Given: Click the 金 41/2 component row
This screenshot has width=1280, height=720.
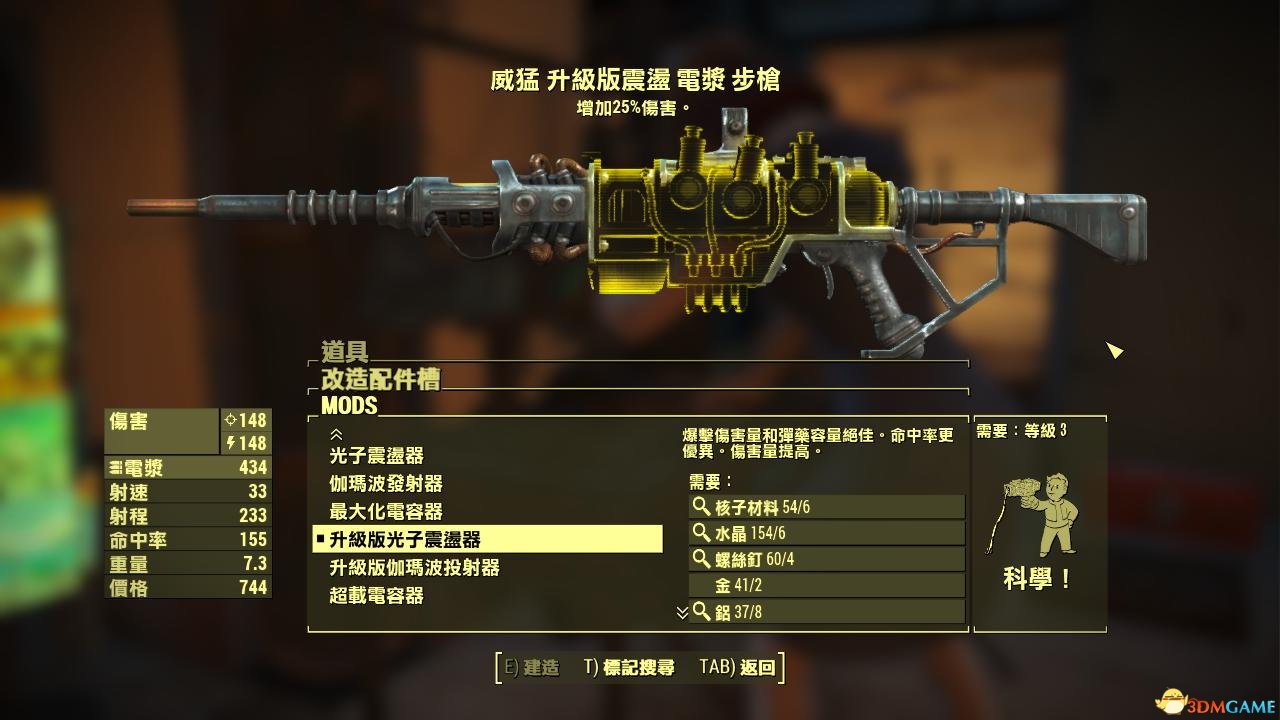Looking at the screenshot, I should (826, 585).
